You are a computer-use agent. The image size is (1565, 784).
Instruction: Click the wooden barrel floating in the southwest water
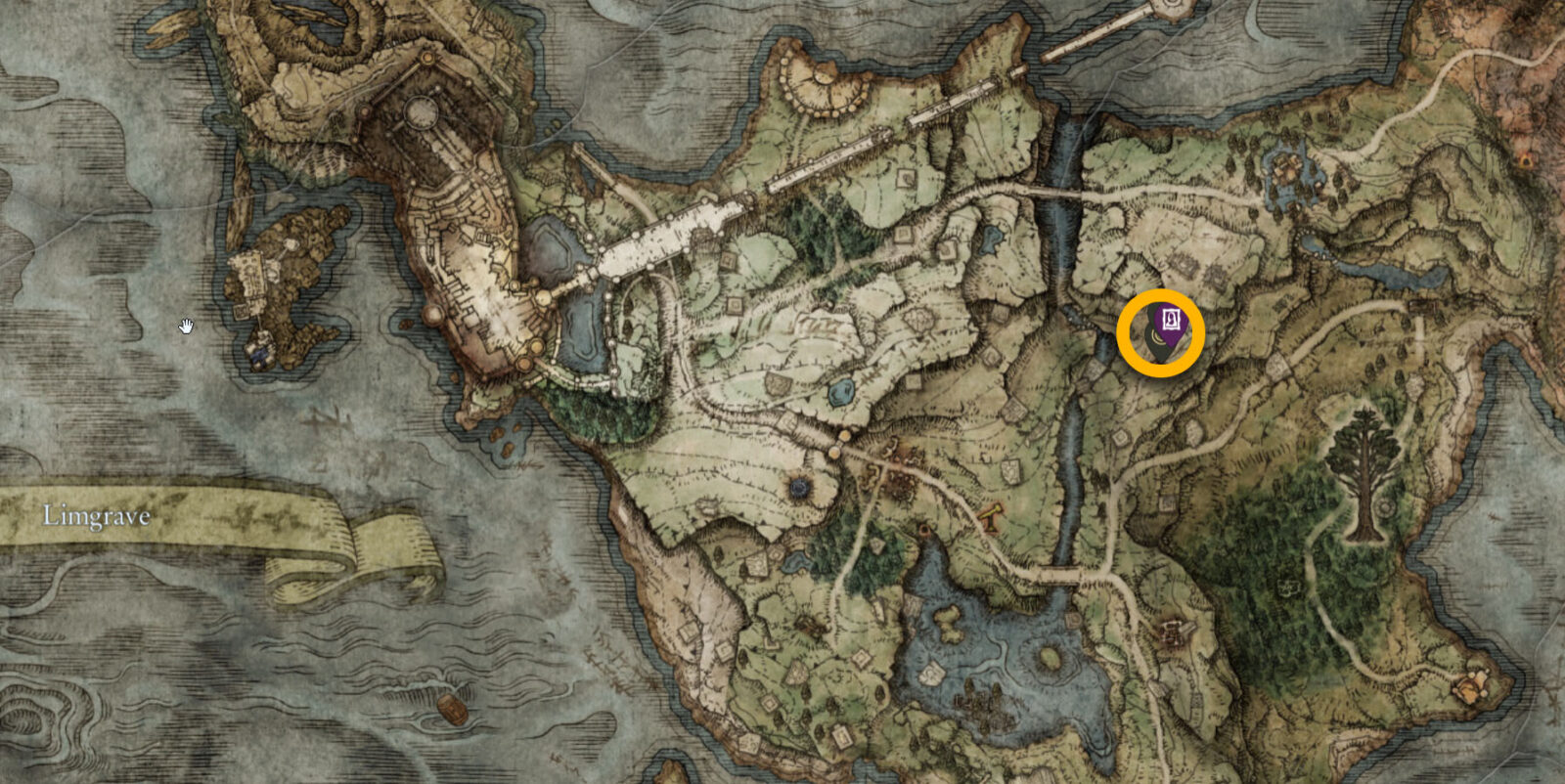pos(453,711)
